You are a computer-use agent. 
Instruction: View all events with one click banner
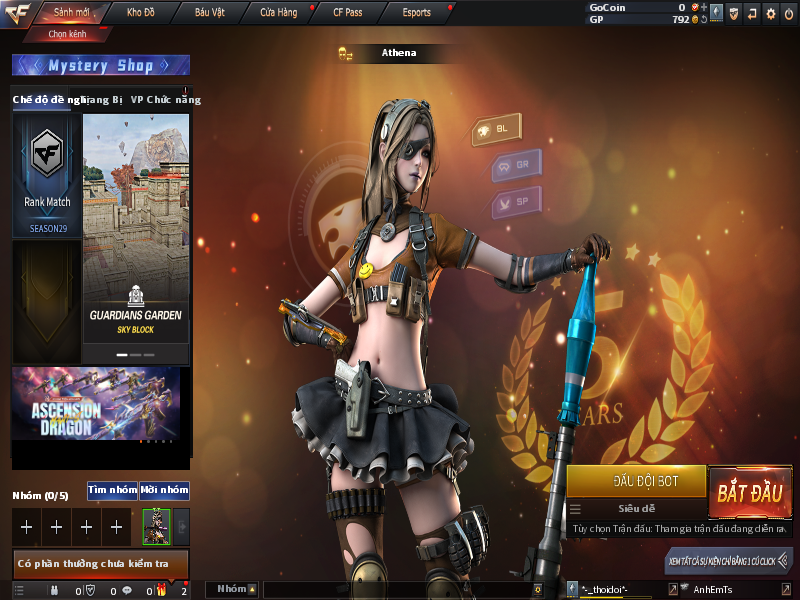pos(729,561)
